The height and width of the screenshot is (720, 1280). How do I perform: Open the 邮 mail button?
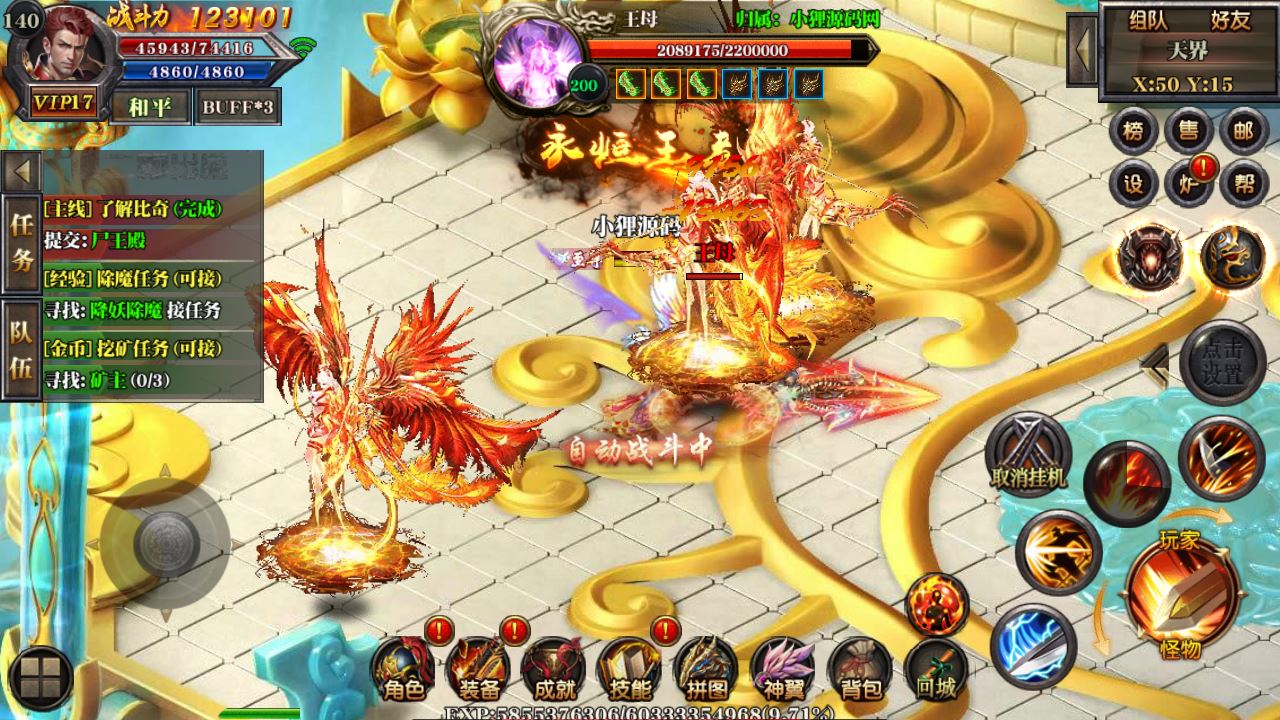pyautogui.click(x=1244, y=131)
